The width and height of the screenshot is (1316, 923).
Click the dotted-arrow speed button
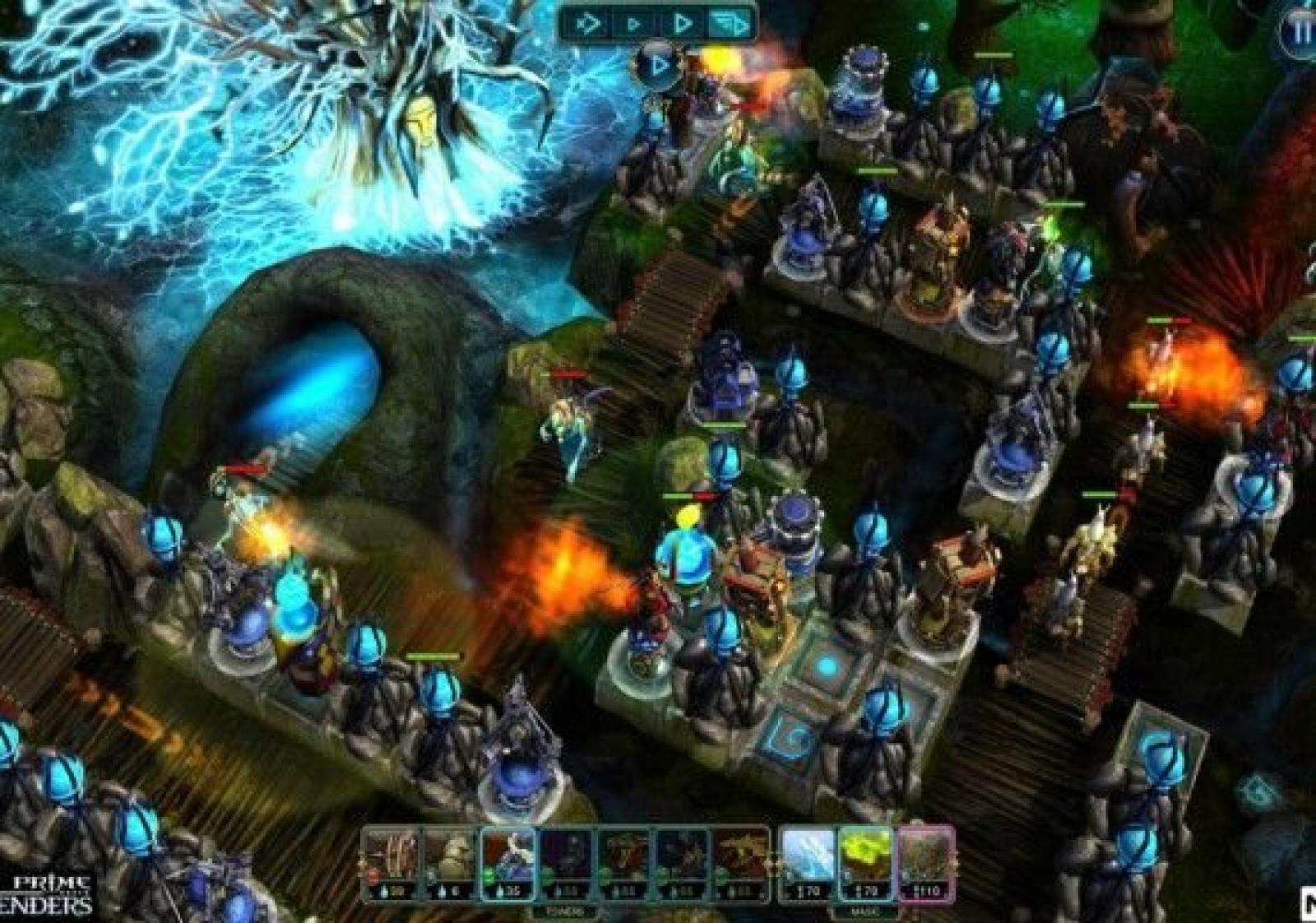tap(589, 24)
